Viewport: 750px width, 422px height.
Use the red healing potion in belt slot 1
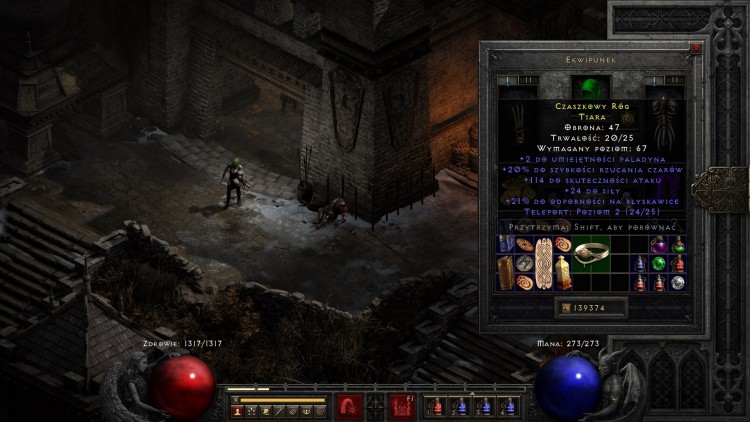[436, 406]
